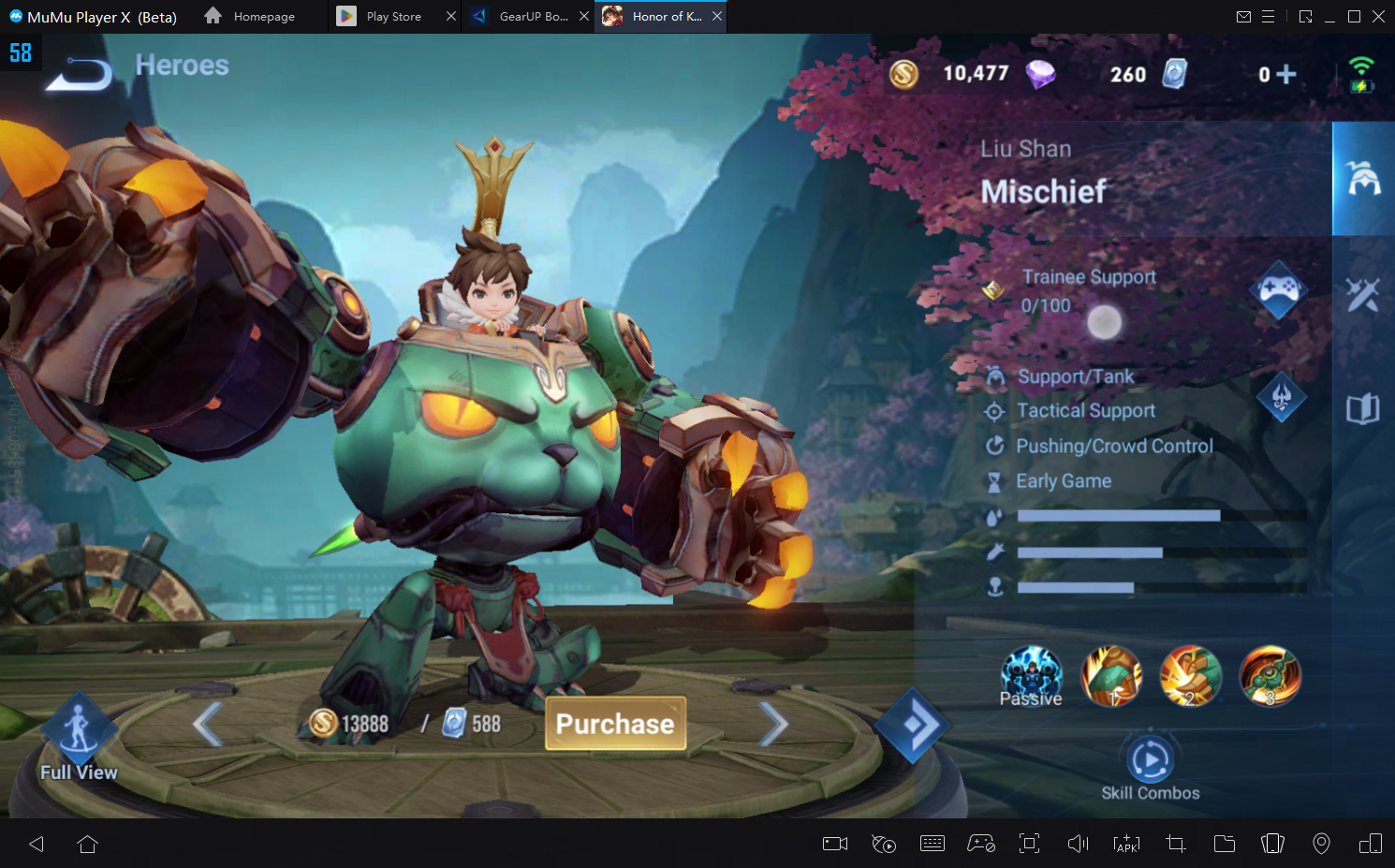The height and width of the screenshot is (868, 1395).
Task: Select skill 2 icon
Action: click(1190, 675)
